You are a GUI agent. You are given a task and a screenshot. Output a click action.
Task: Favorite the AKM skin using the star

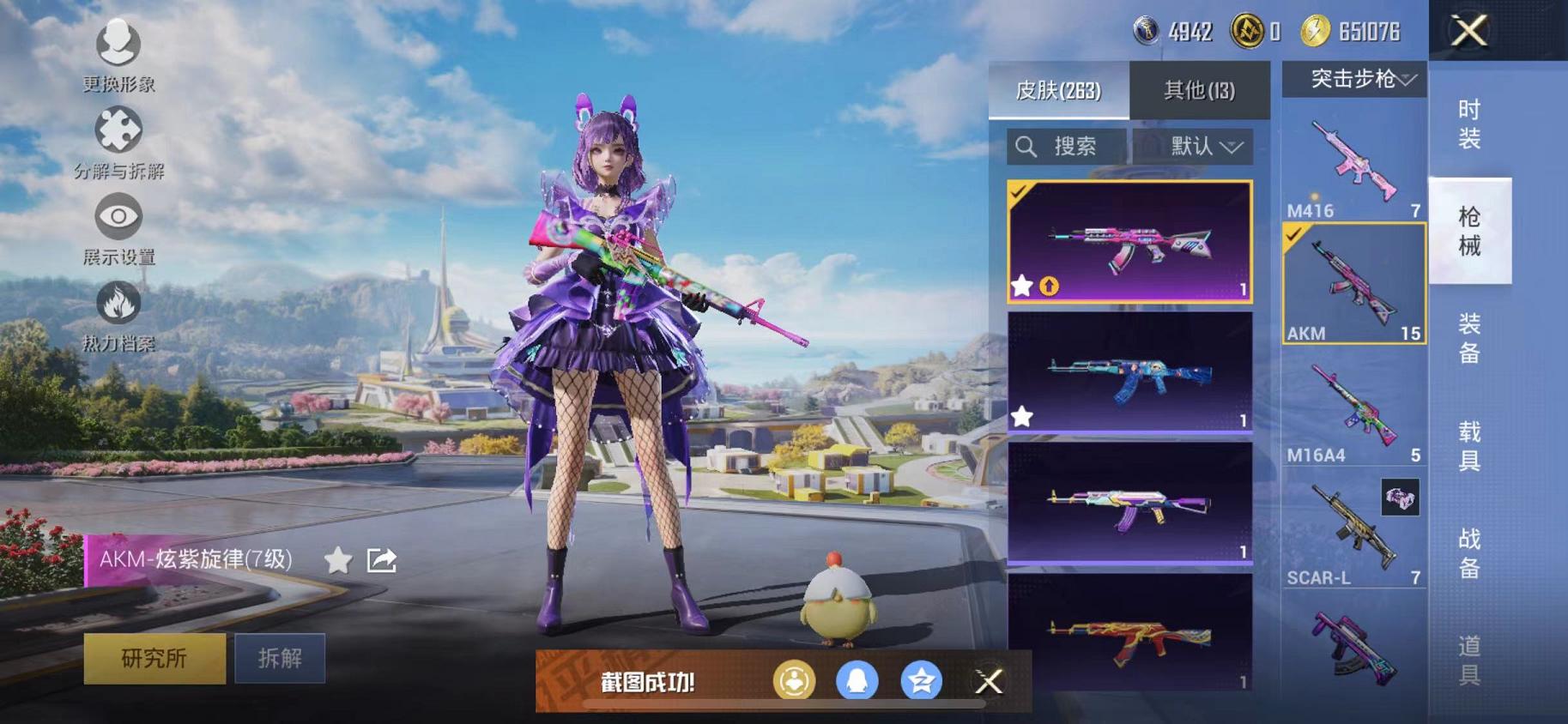point(338,559)
